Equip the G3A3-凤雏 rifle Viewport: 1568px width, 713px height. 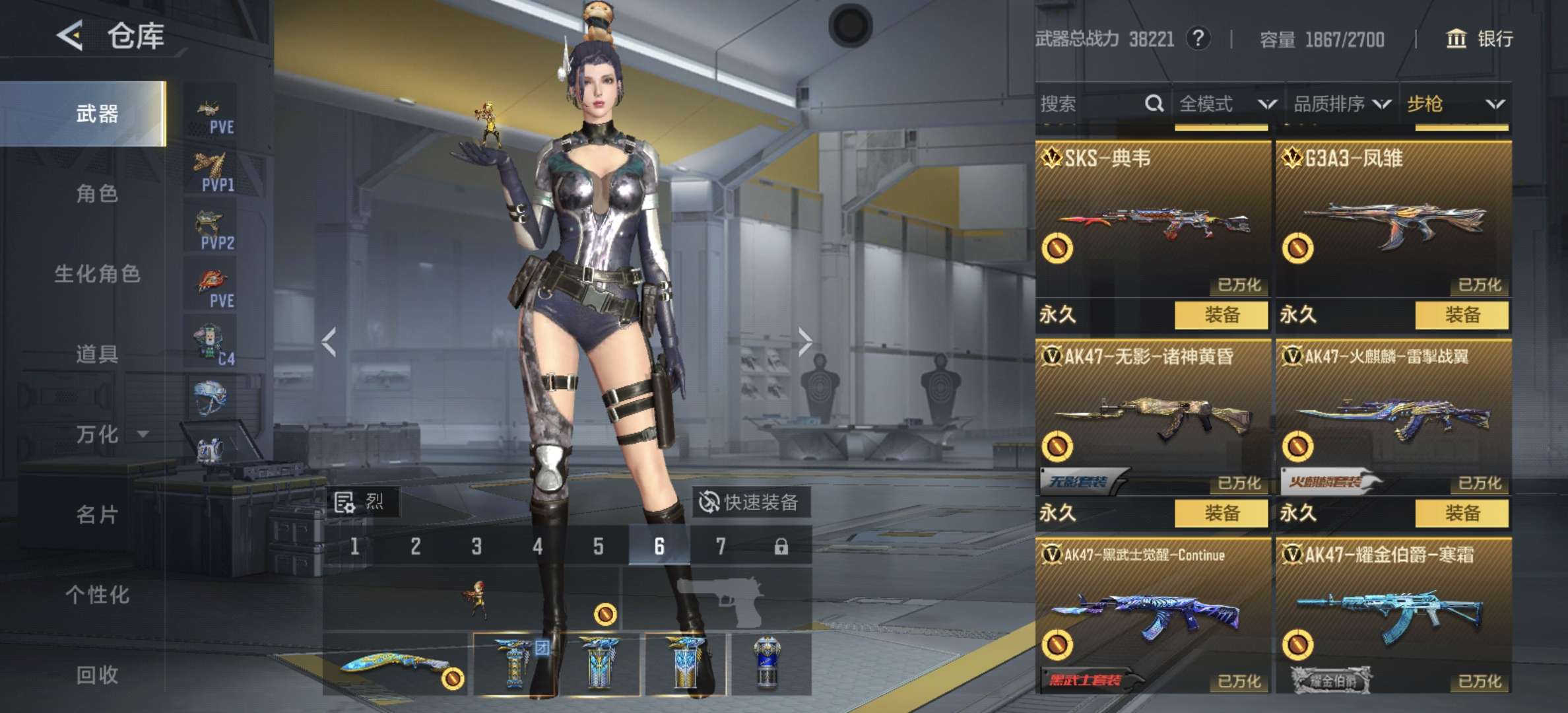pos(1462,315)
